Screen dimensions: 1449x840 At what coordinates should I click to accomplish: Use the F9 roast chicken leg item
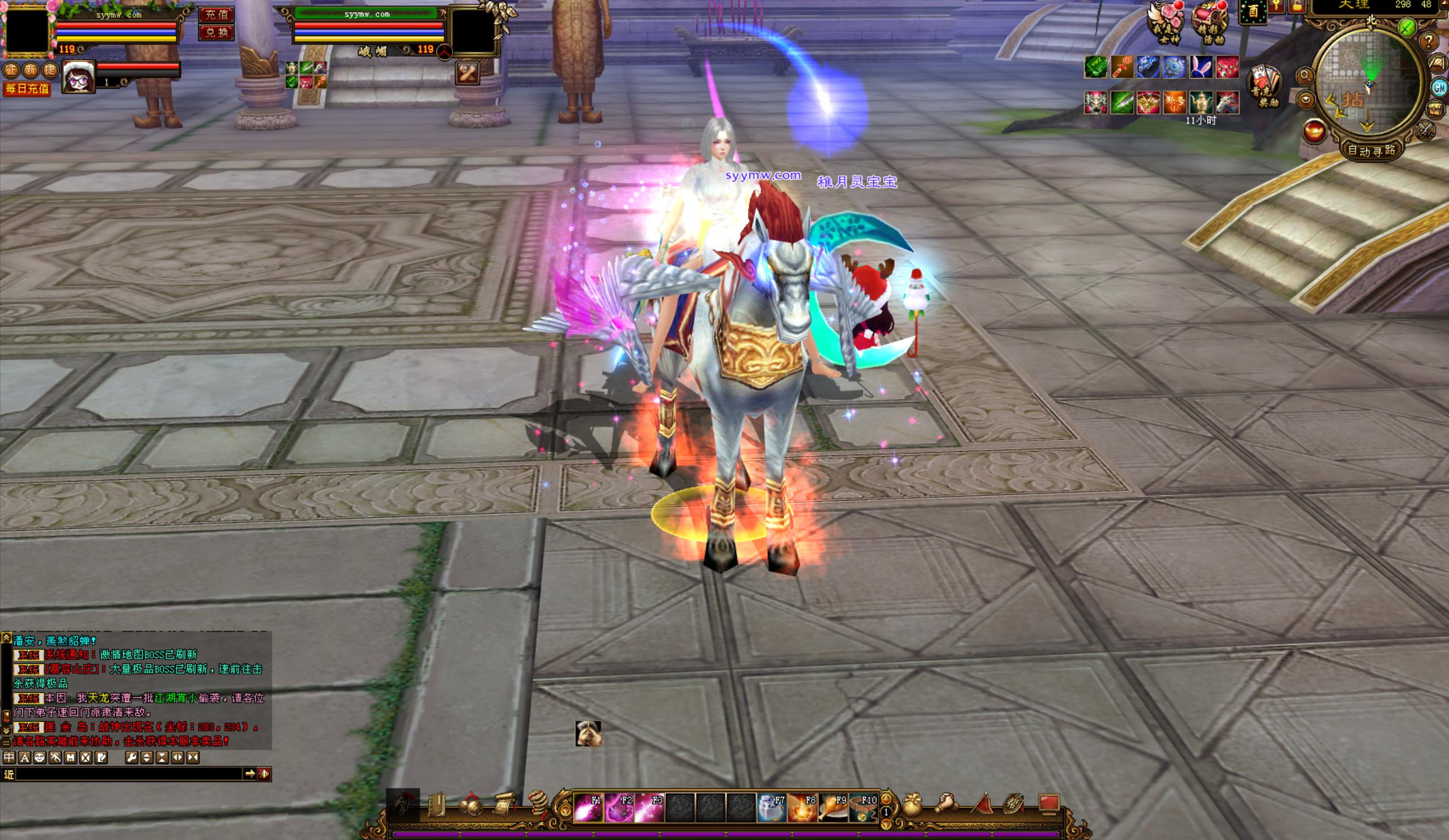pos(832,808)
